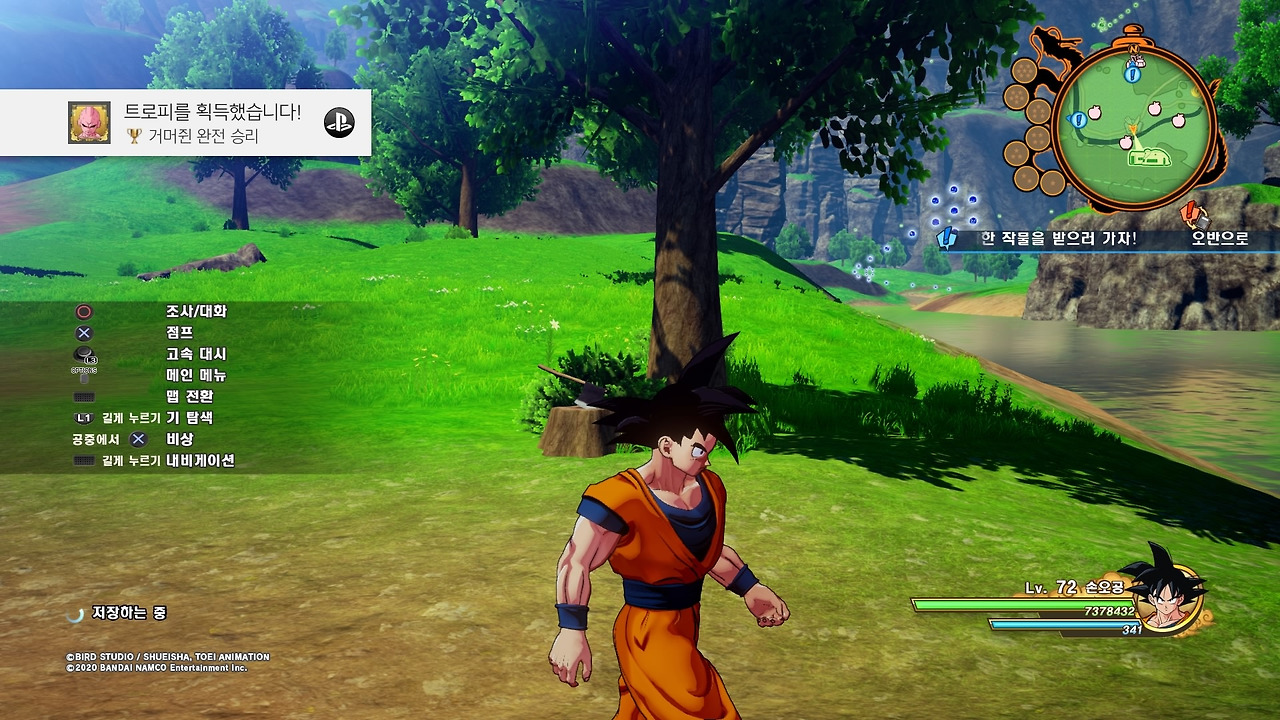Click the trophy's pink character thumbnail

click(x=89, y=122)
